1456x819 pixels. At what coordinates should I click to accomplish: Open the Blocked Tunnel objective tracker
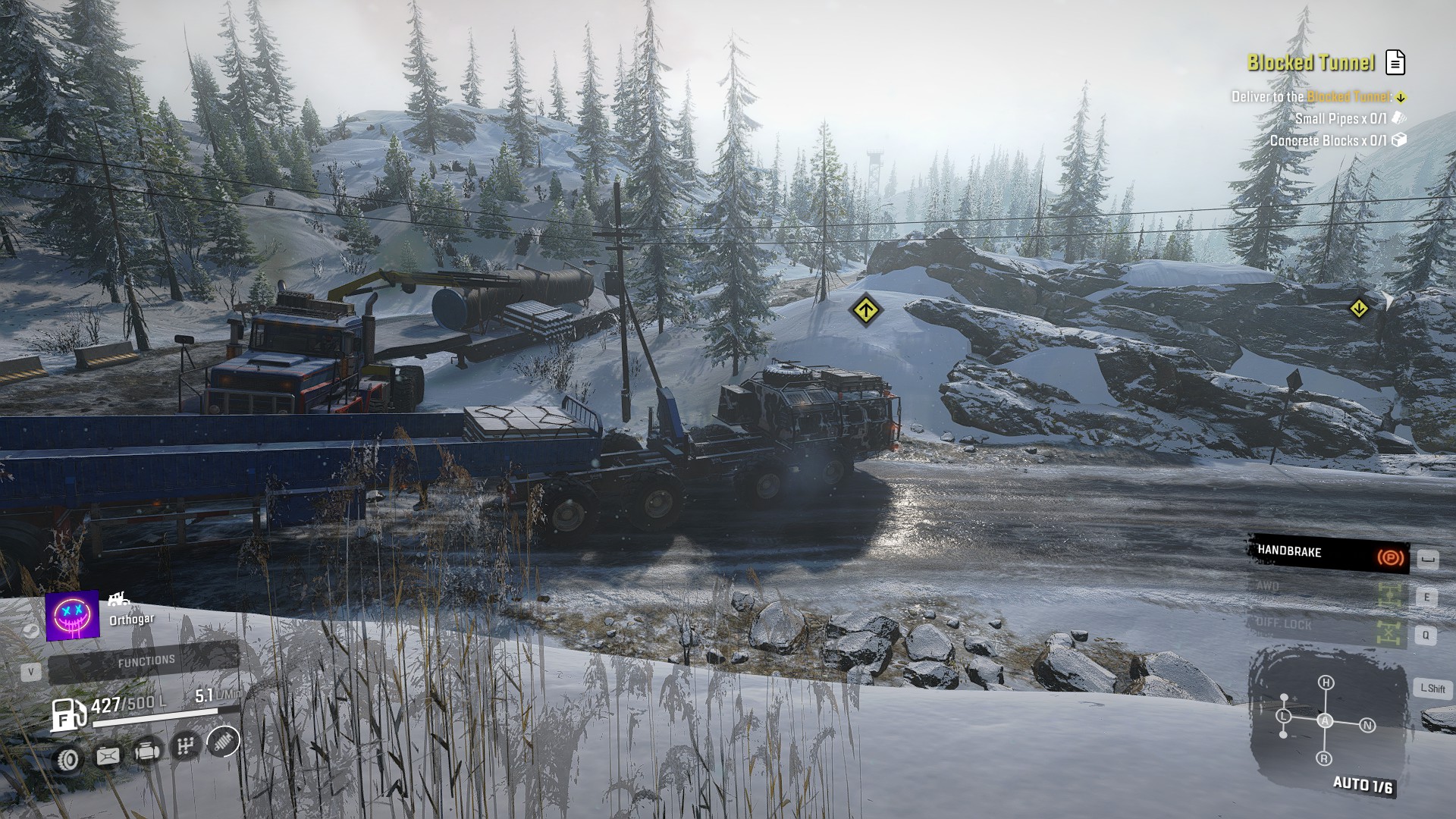tap(1310, 62)
